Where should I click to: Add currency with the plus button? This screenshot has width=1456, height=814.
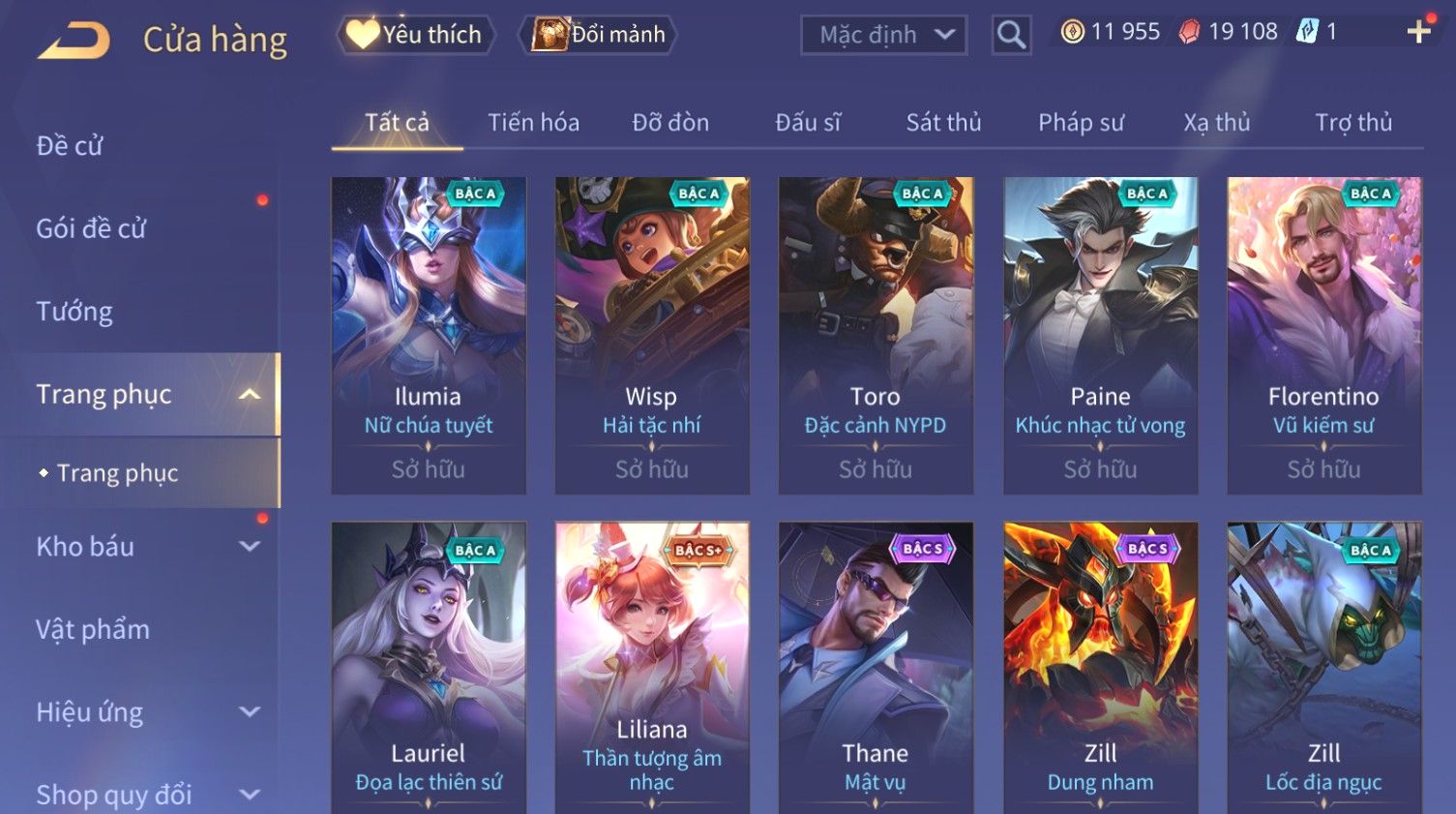(x=1418, y=32)
